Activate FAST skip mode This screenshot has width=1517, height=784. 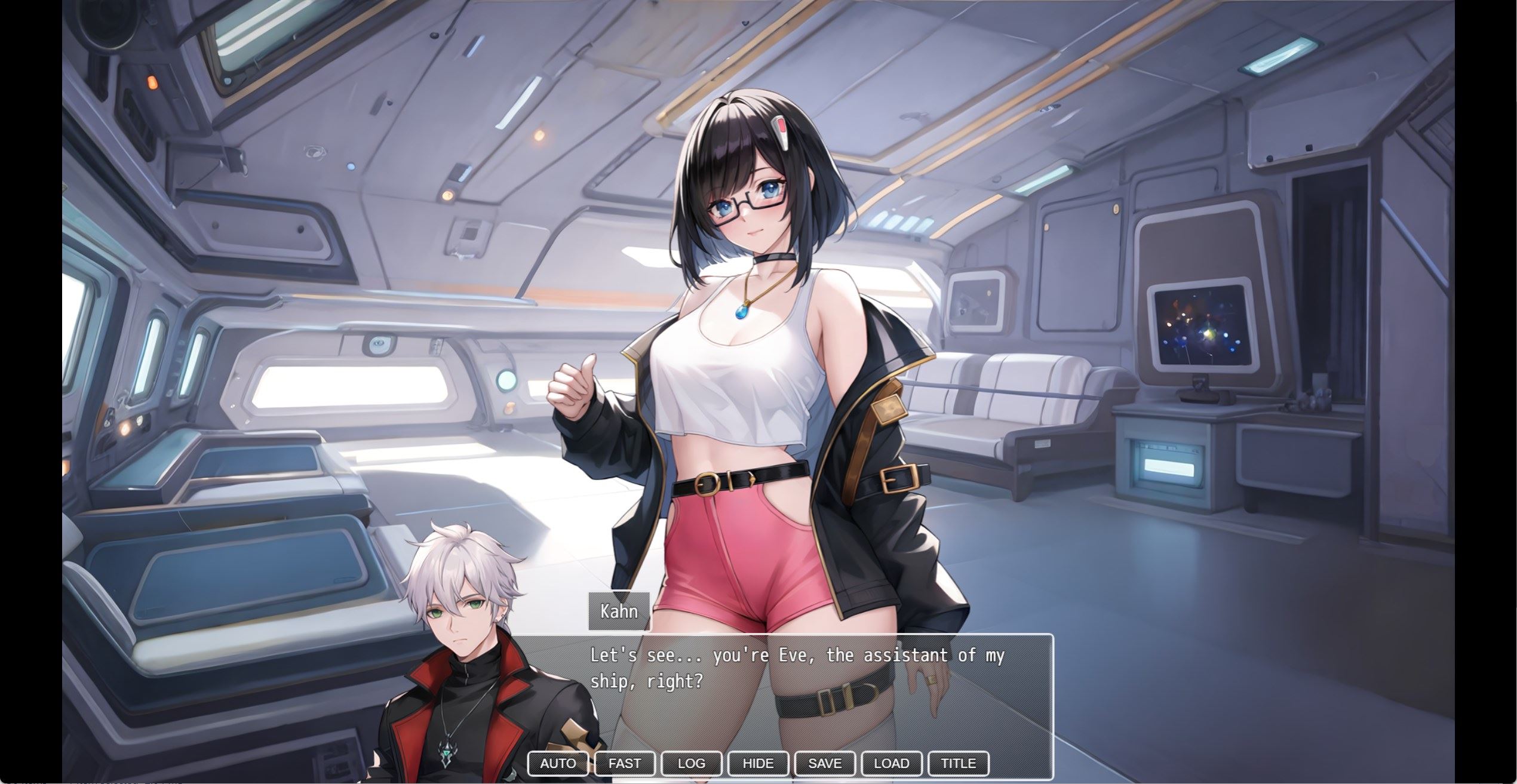(x=625, y=763)
